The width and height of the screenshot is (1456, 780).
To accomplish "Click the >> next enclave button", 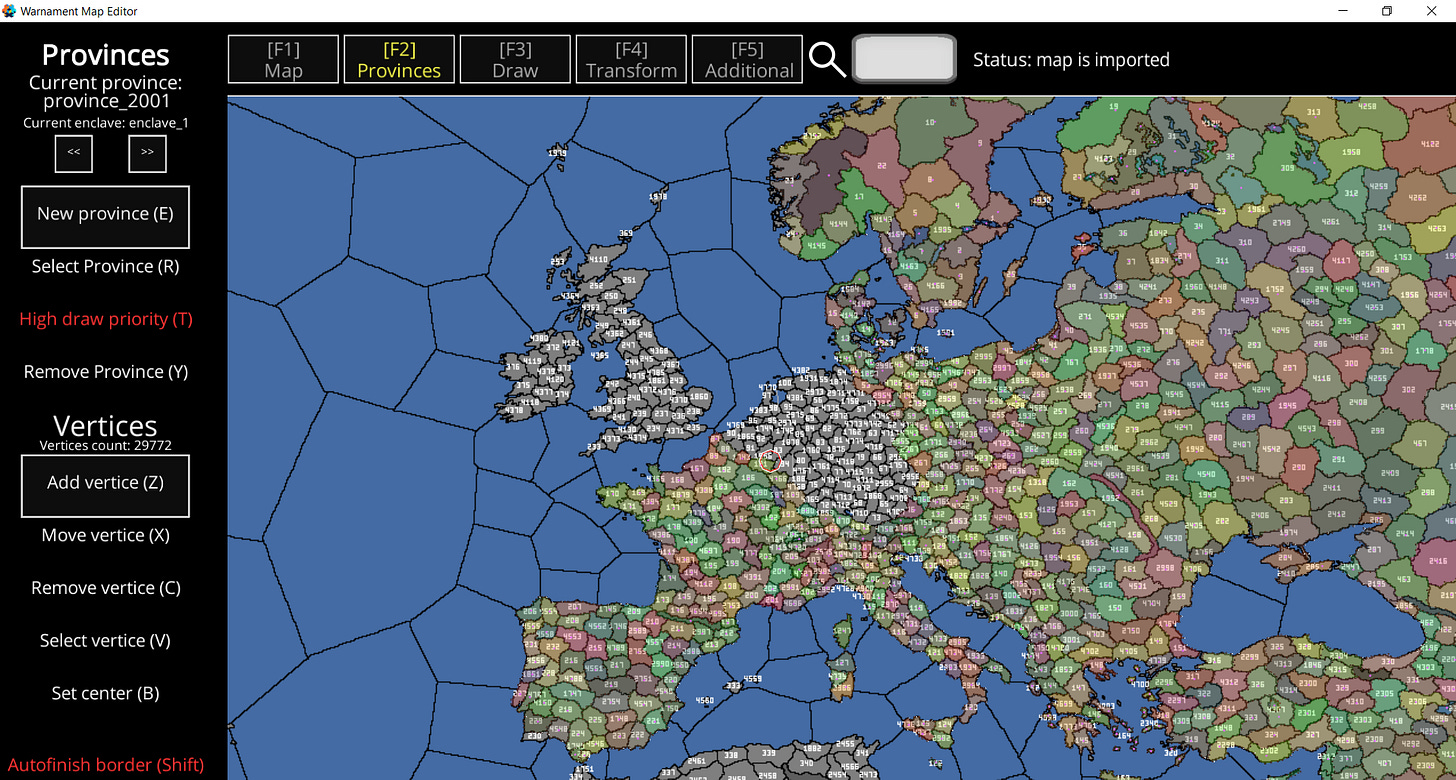I will pyautogui.click(x=147, y=153).
